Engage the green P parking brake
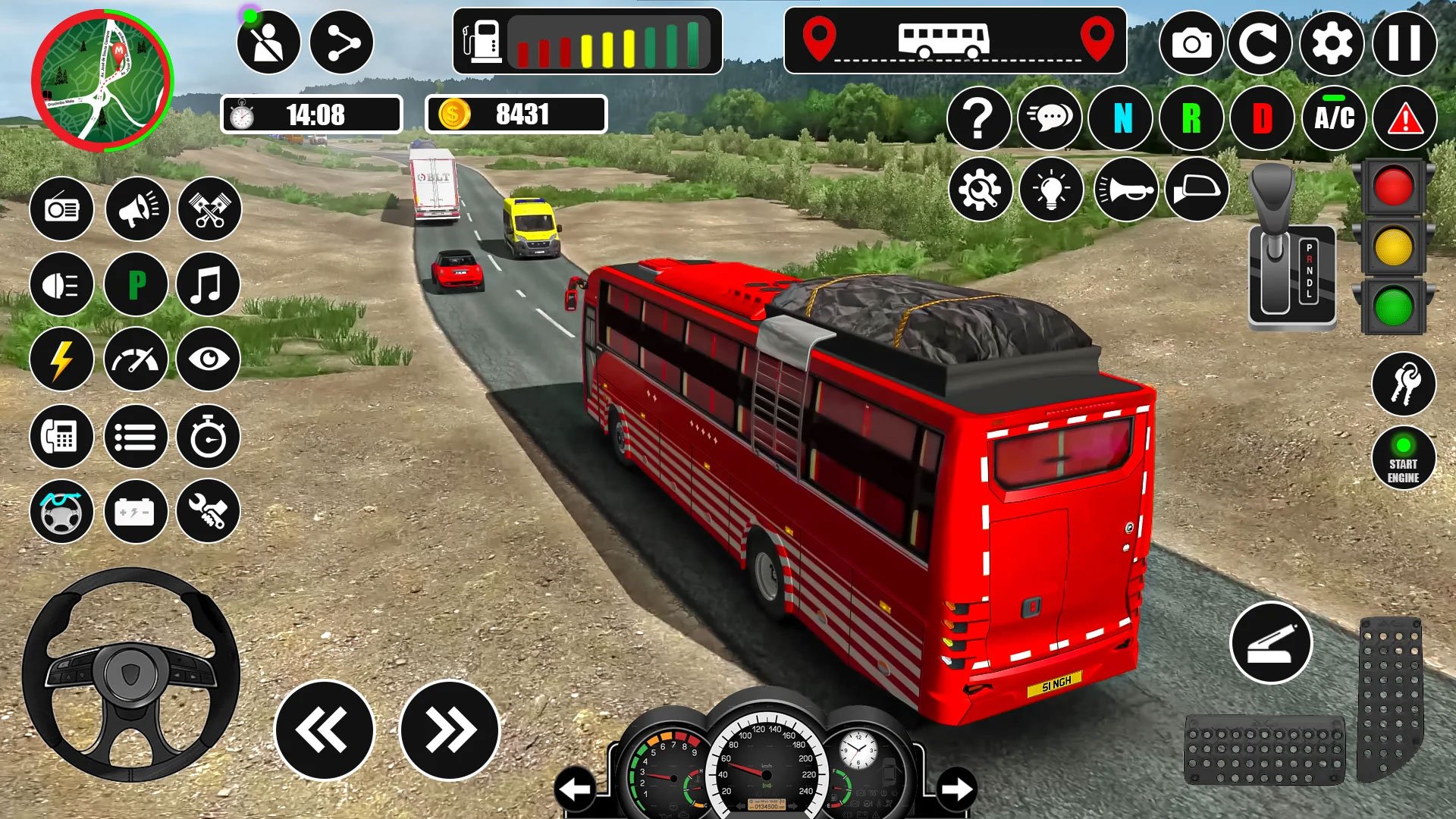 [x=135, y=286]
